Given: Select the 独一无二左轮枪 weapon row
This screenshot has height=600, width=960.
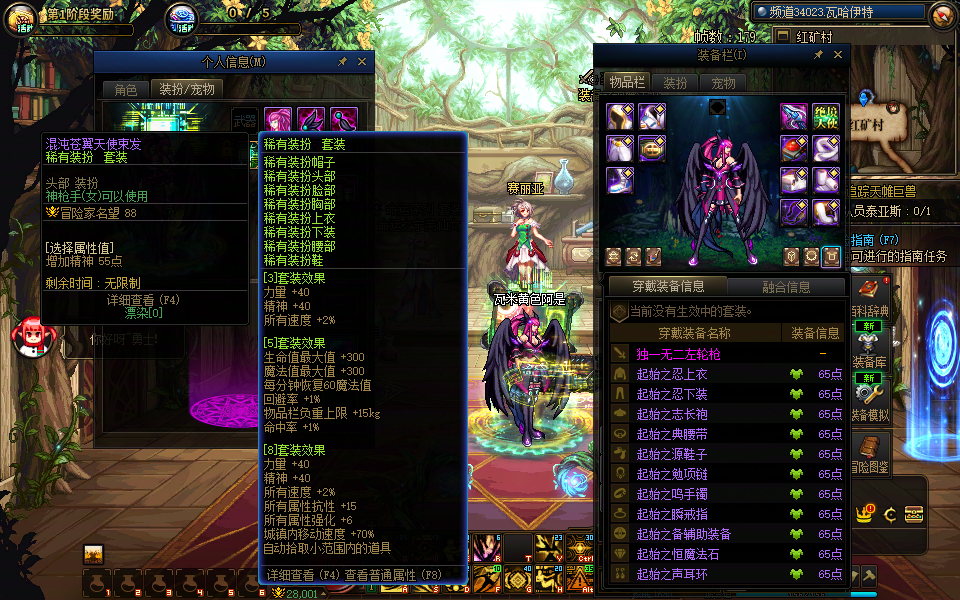Looking at the screenshot, I should (x=680, y=354).
